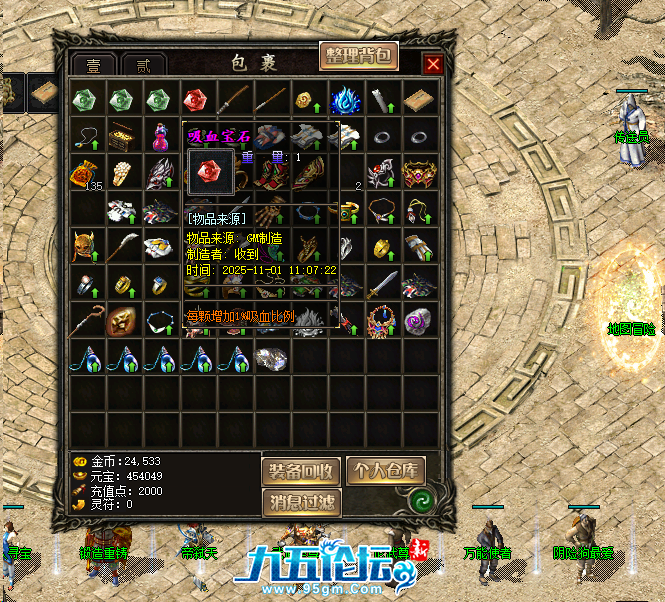Select the curved scythe weapon slot
The height and width of the screenshot is (602, 665).
121,247
